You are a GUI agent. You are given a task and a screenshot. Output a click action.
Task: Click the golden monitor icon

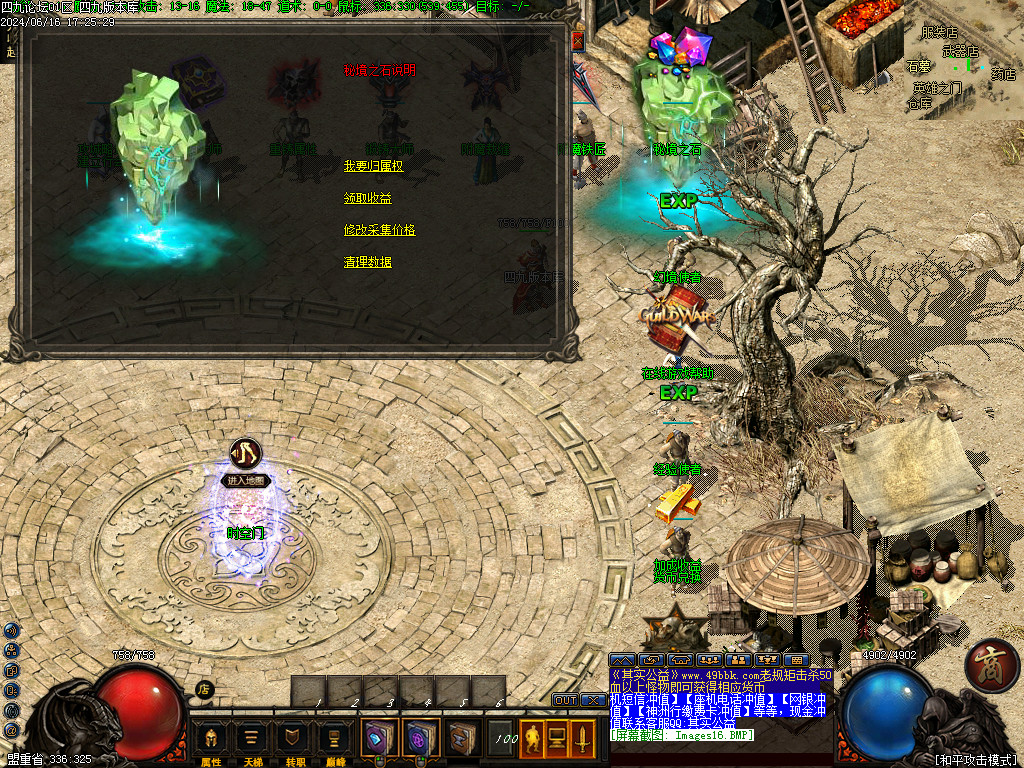click(x=557, y=739)
